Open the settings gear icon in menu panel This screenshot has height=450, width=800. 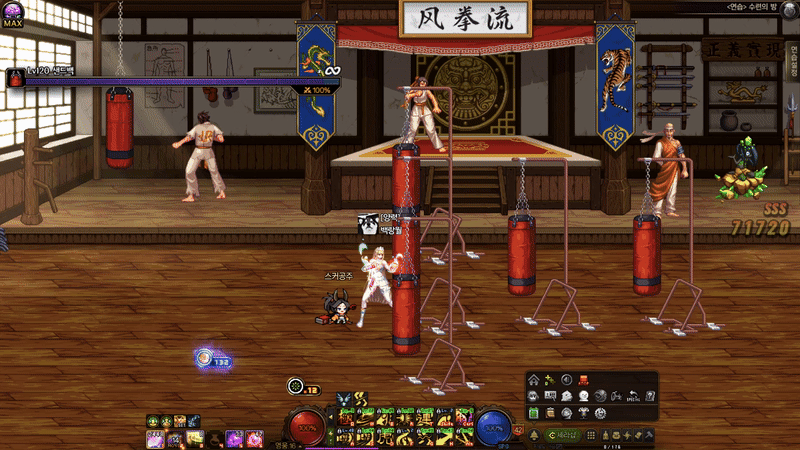pos(600,413)
